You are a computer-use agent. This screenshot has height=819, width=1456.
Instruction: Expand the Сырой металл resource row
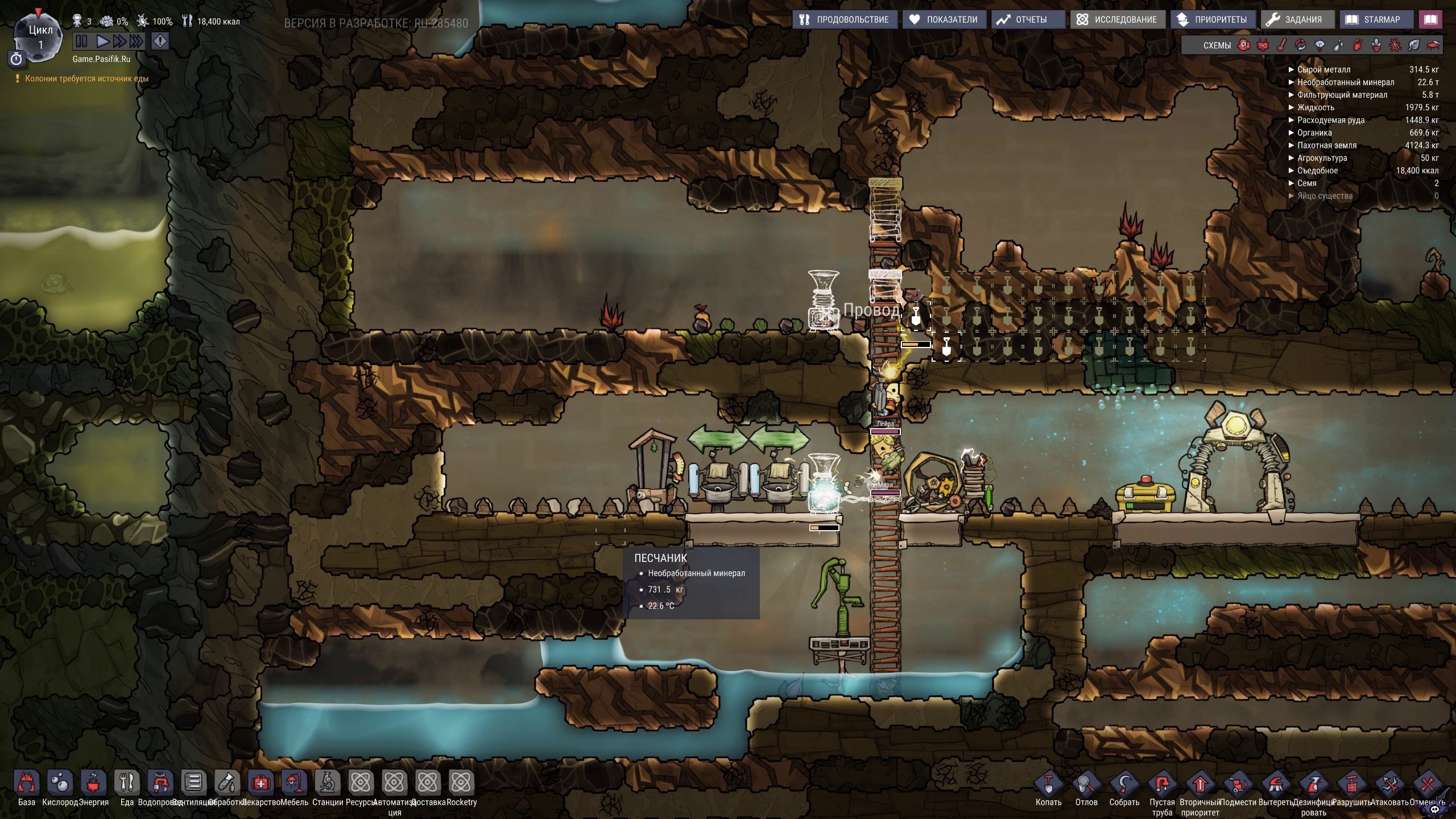[x=1323, y=69]
